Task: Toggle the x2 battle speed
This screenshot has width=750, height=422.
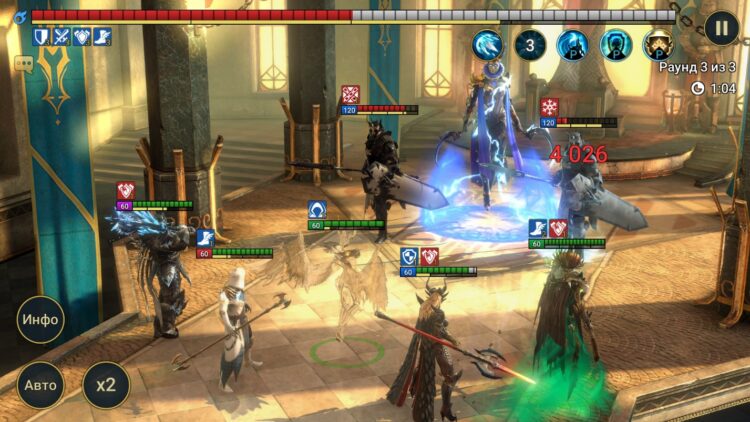Action: (105, 385)
